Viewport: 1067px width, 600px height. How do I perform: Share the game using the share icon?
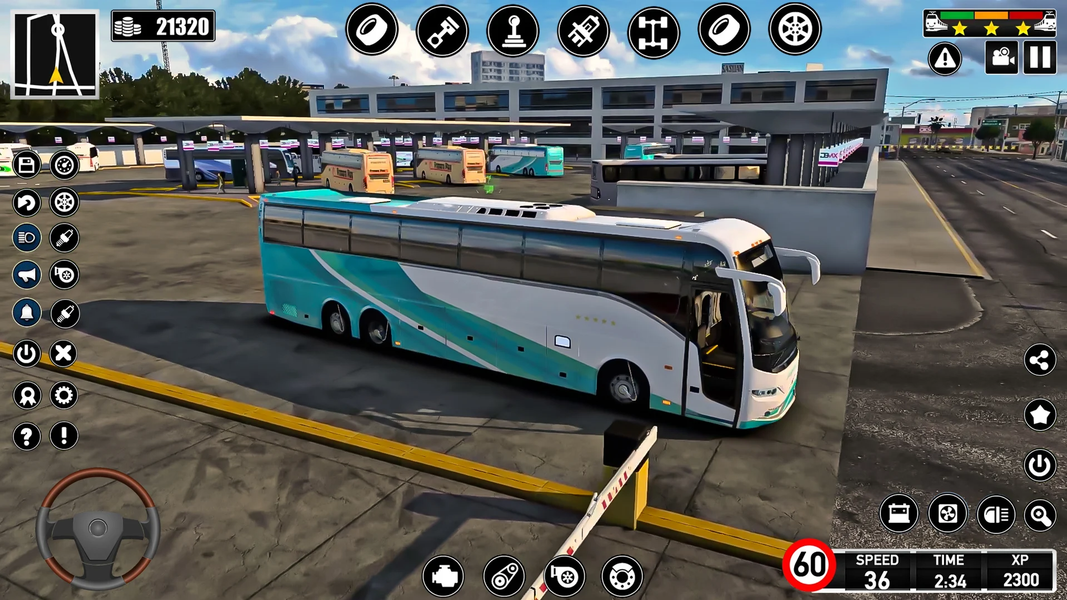[1040, 360]
